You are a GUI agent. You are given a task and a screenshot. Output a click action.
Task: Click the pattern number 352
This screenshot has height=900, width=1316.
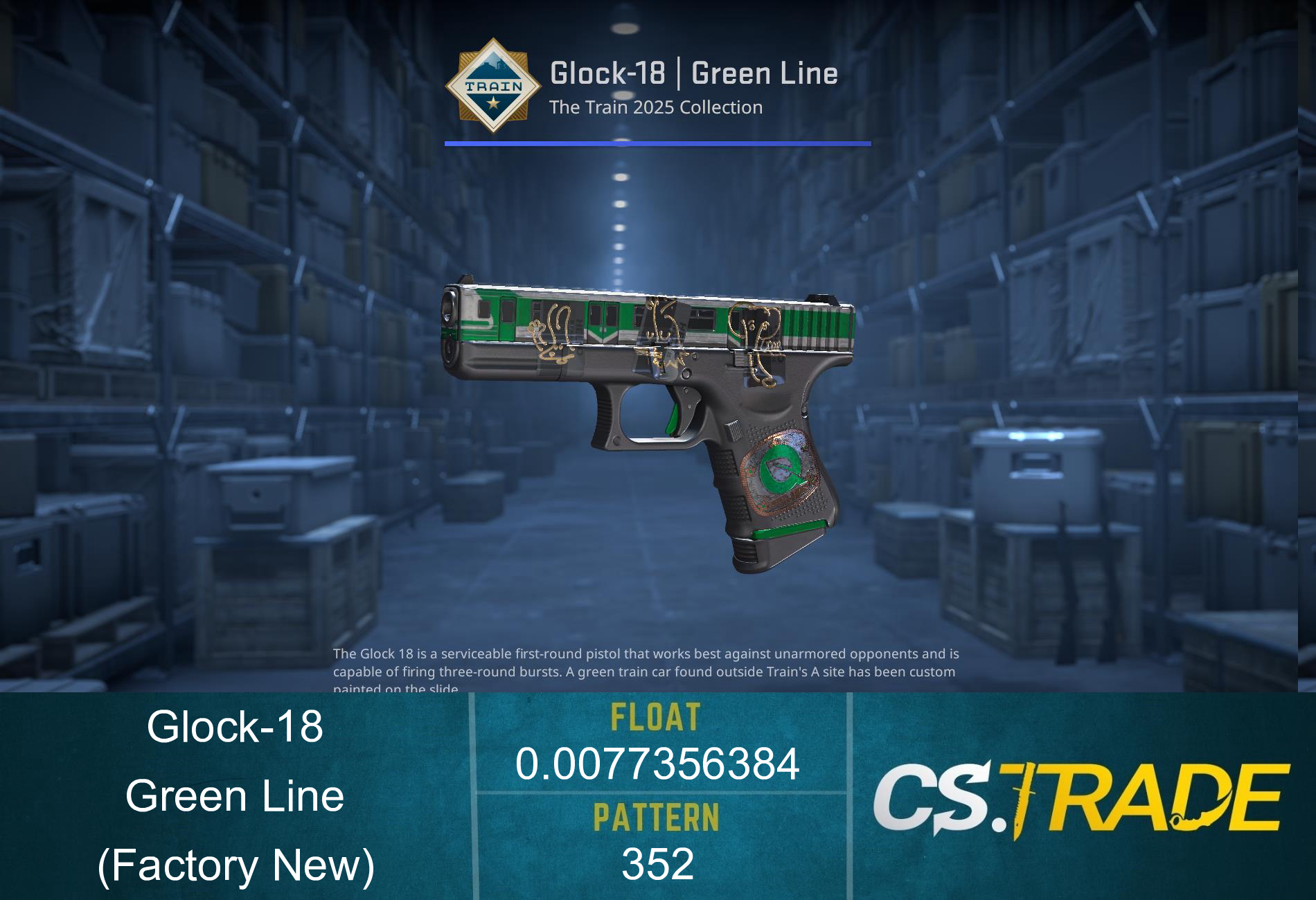658,865
